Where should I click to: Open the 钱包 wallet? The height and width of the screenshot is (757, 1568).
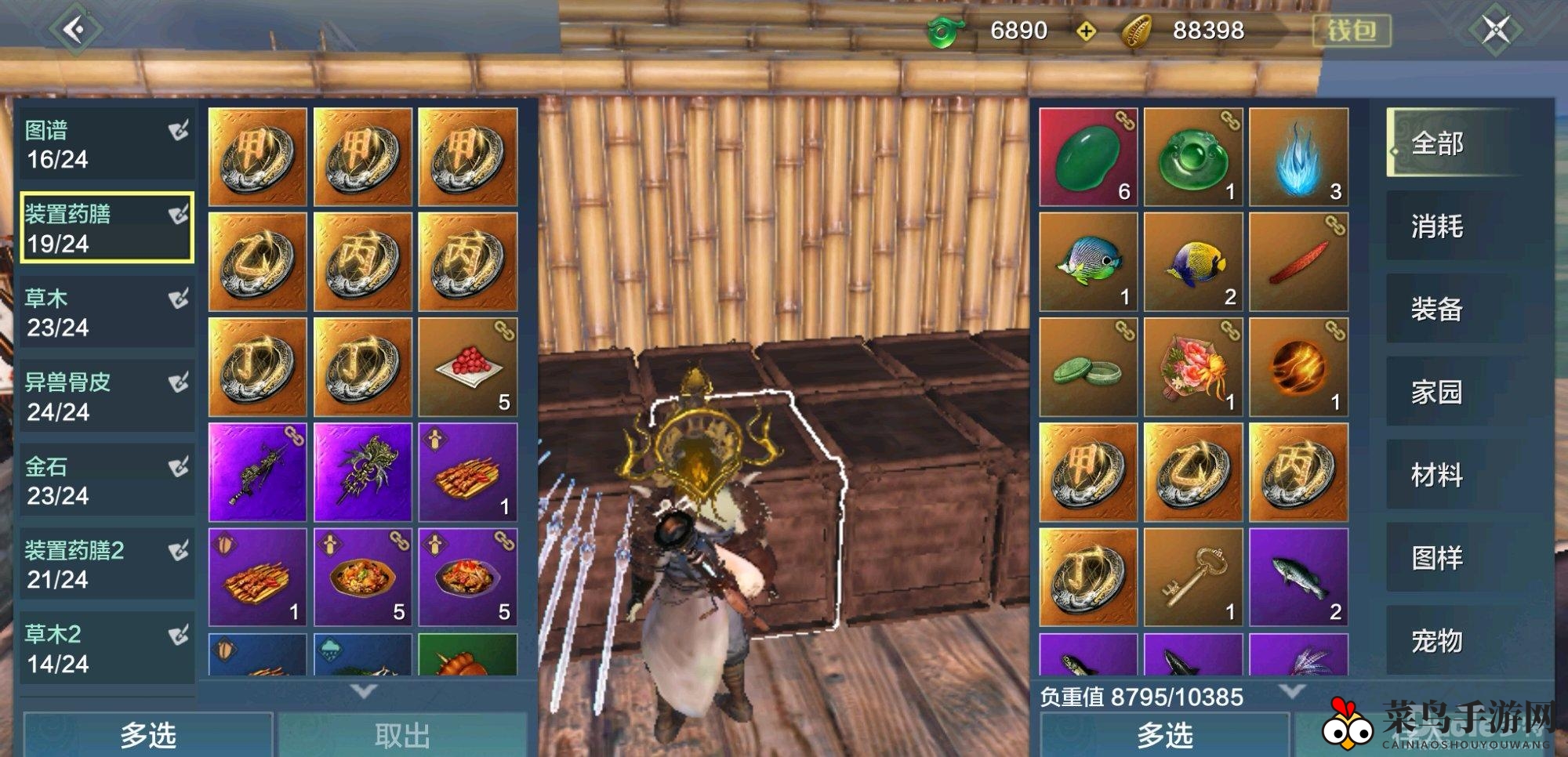point(1351,31)
